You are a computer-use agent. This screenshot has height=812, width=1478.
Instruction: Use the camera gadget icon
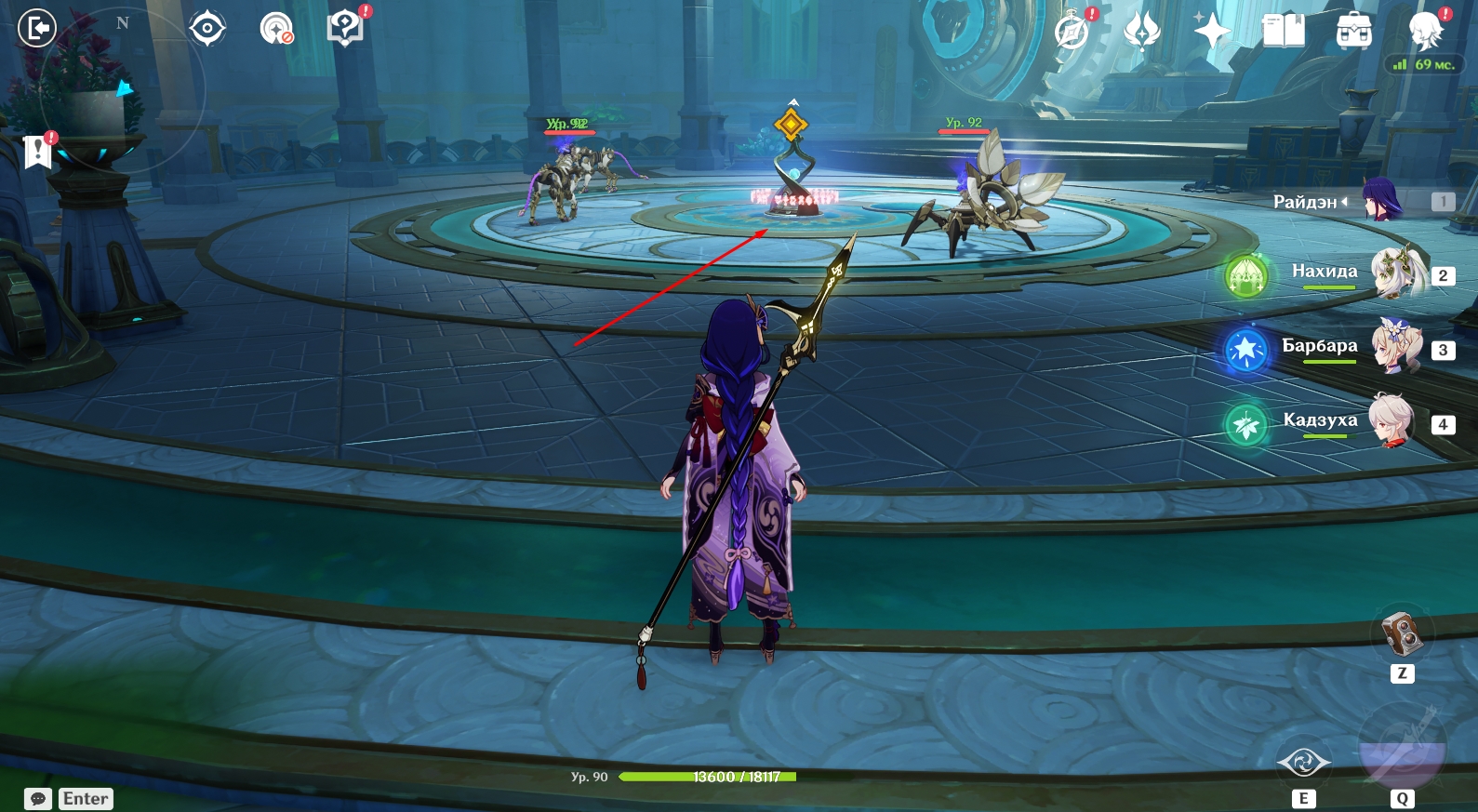point(1402,634)
